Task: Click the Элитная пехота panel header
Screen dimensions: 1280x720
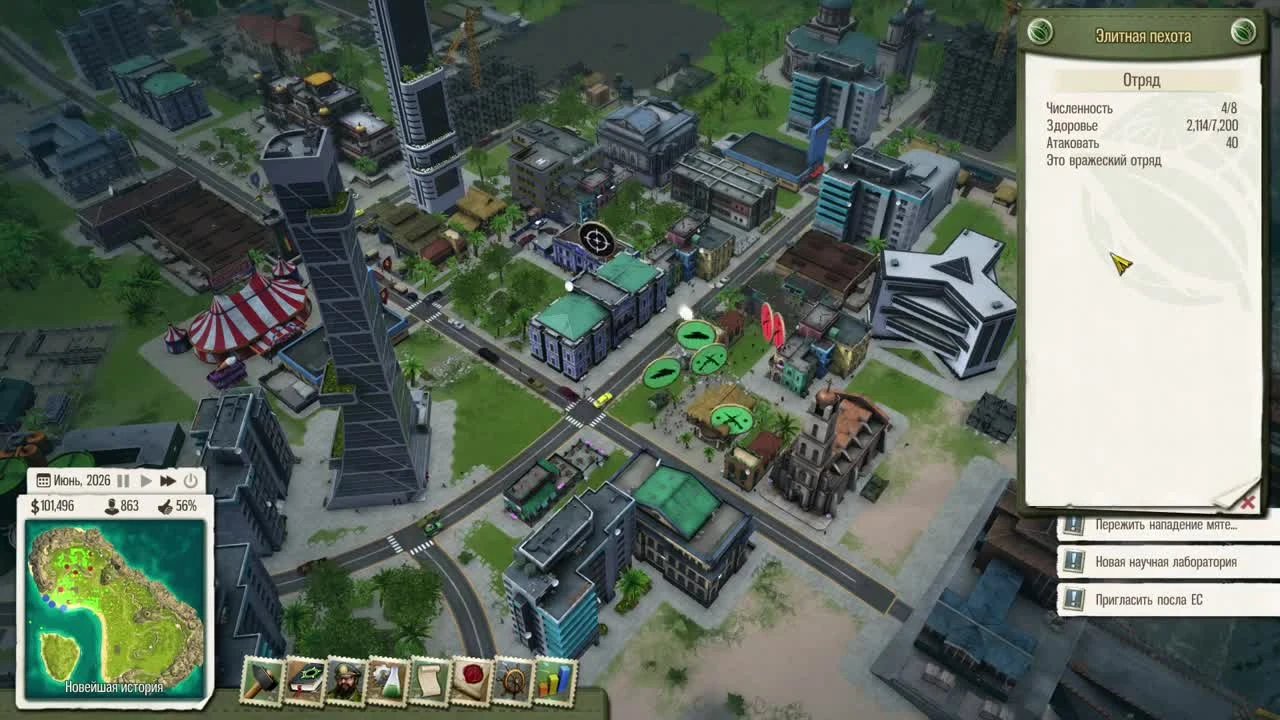Action: [1146, 34]
